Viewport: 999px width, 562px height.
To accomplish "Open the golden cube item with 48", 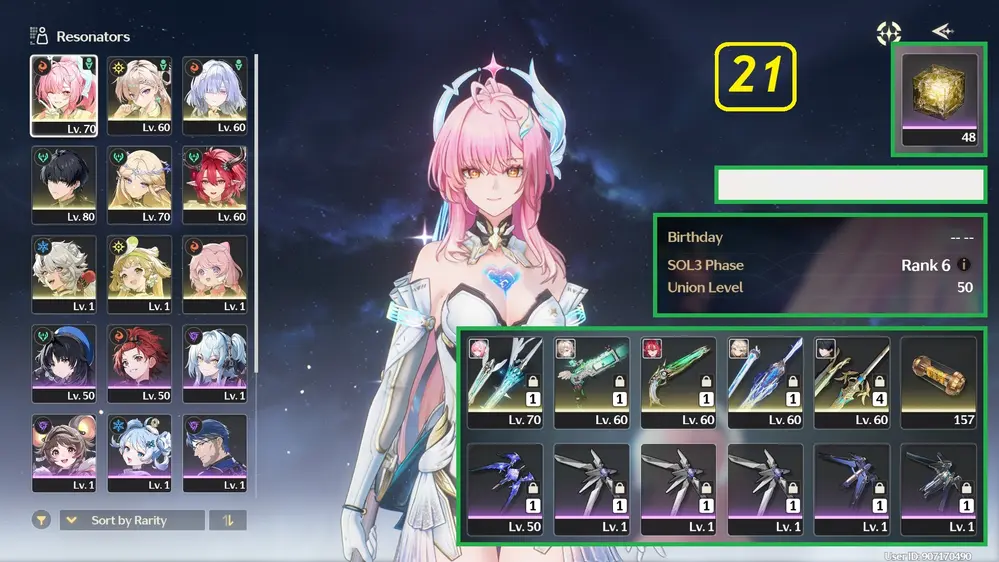I will click(x=939, y=99).
